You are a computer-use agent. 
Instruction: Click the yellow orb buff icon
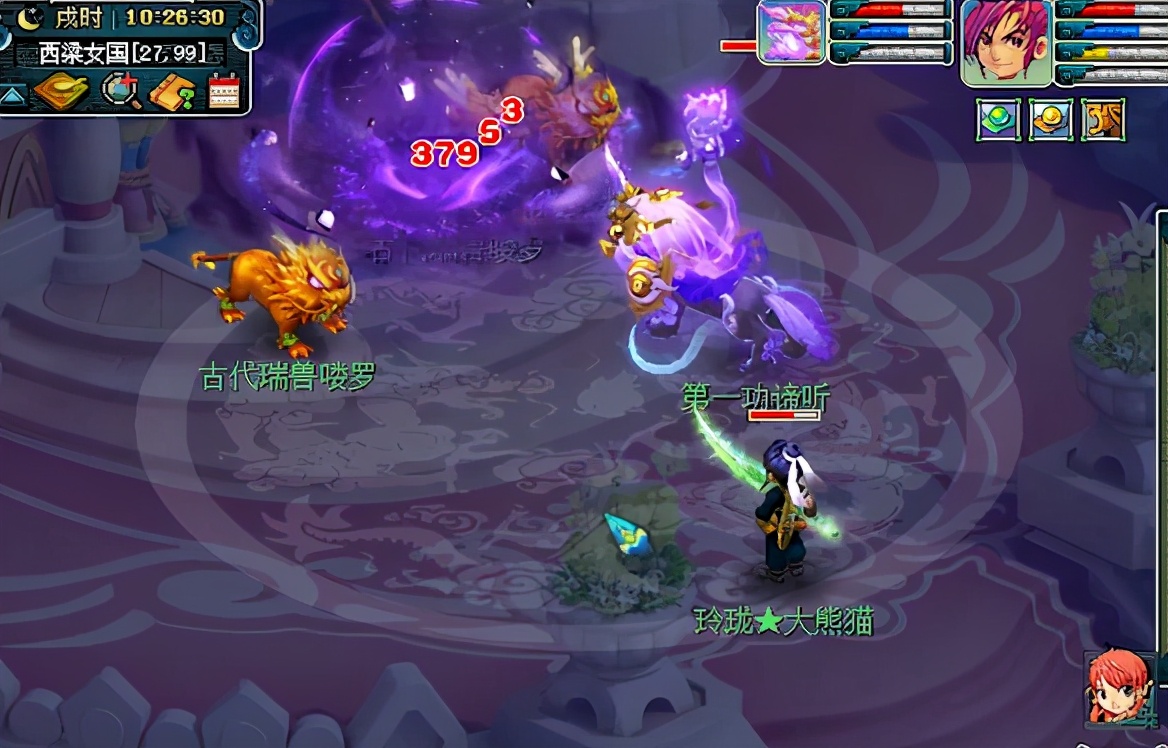pos(1051,120)
